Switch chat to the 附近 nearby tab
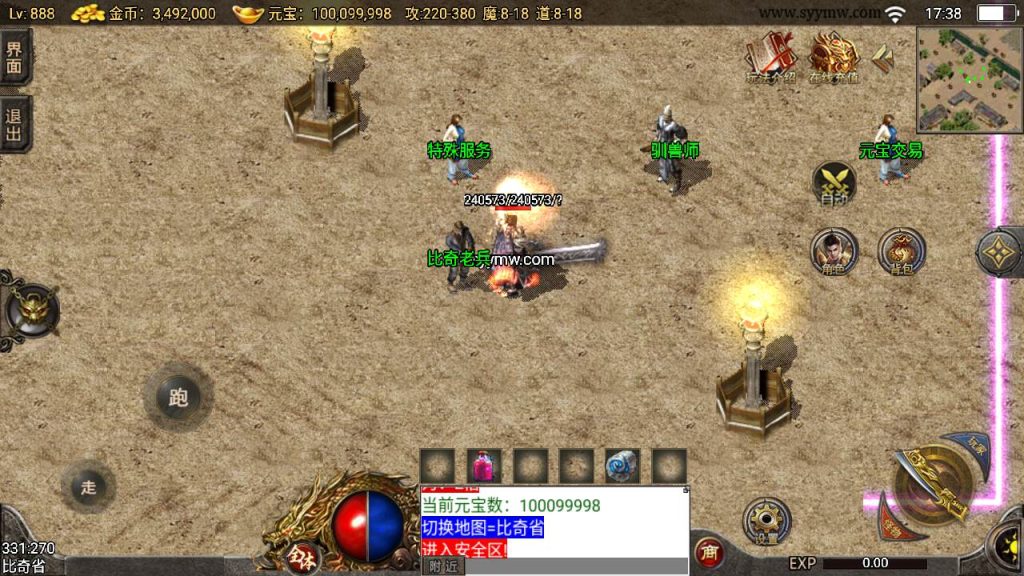This screenshot has width=1024, height=576. (x=442, y=566)
